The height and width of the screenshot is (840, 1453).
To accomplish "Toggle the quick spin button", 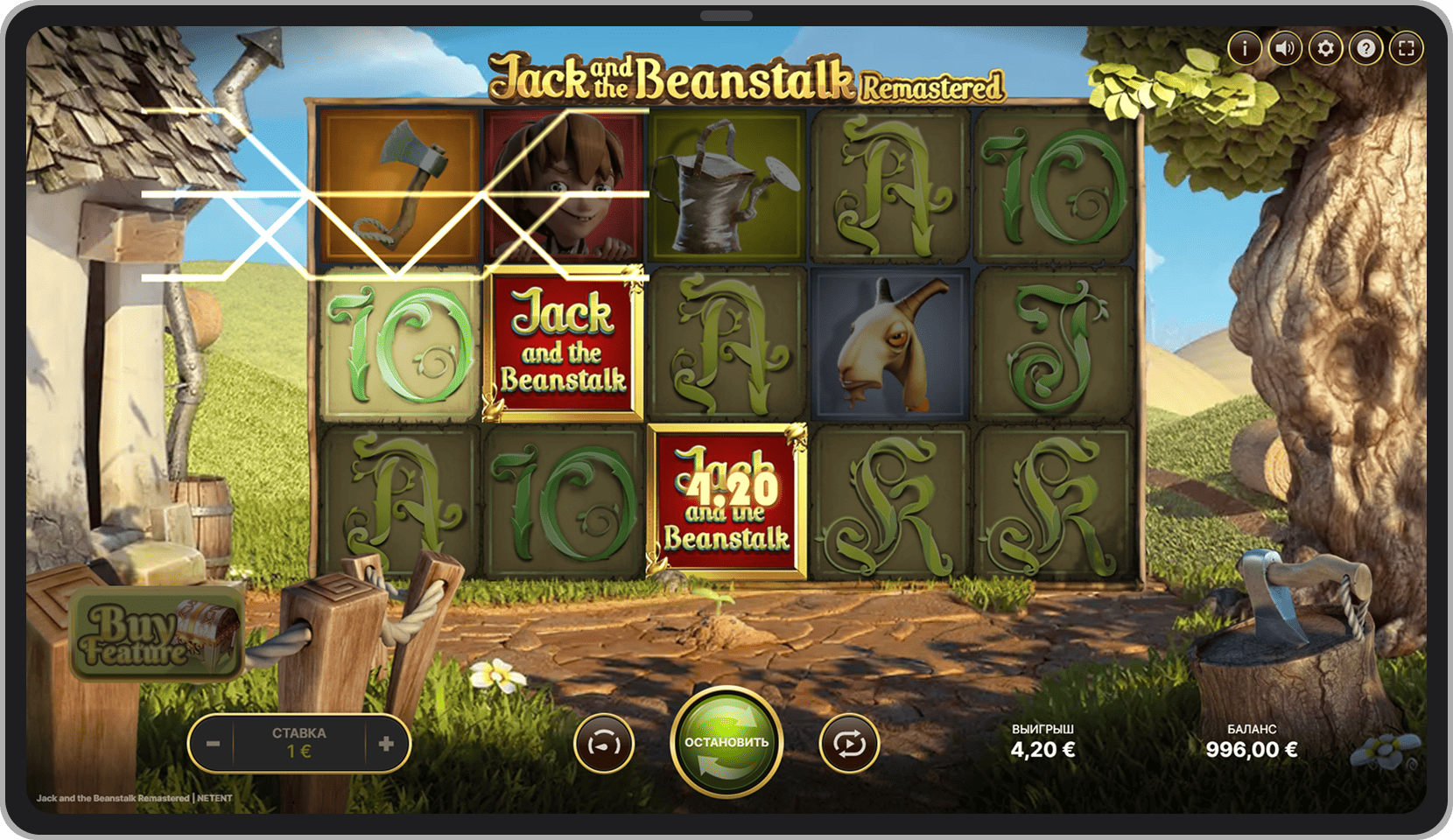I will (604, 744).
